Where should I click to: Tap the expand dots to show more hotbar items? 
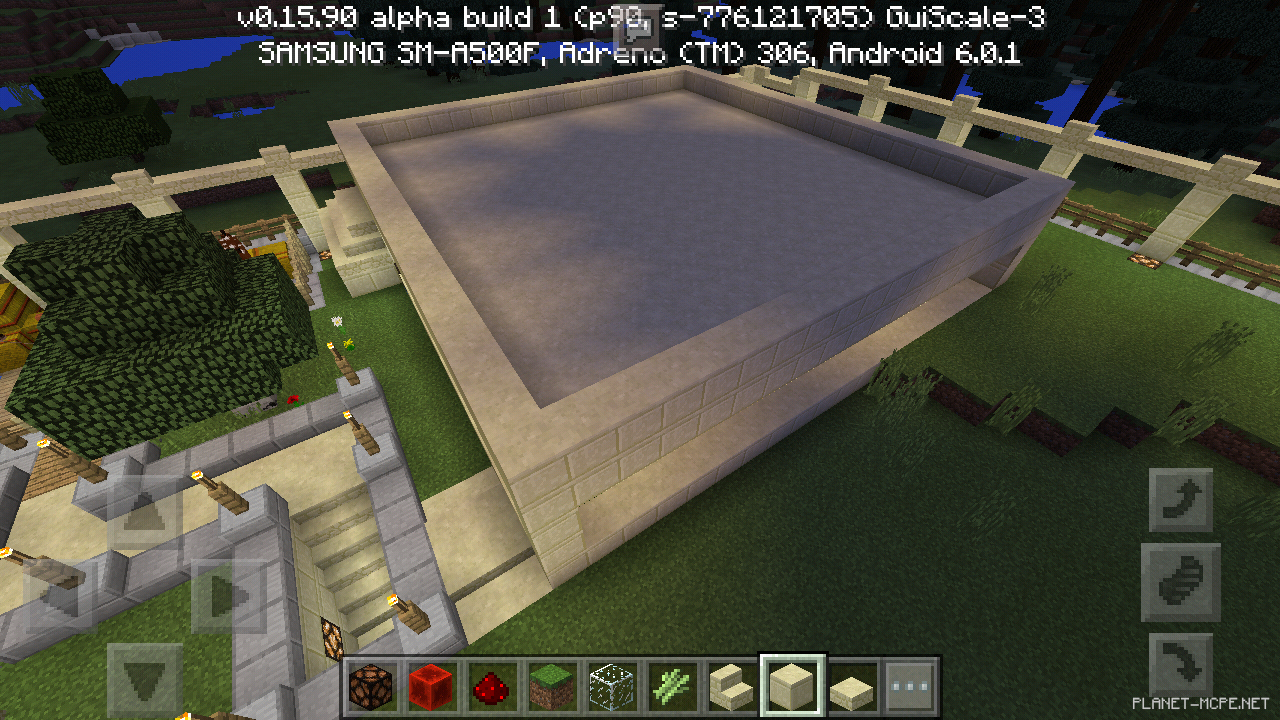pyautogui.click(x=910, y=682)
